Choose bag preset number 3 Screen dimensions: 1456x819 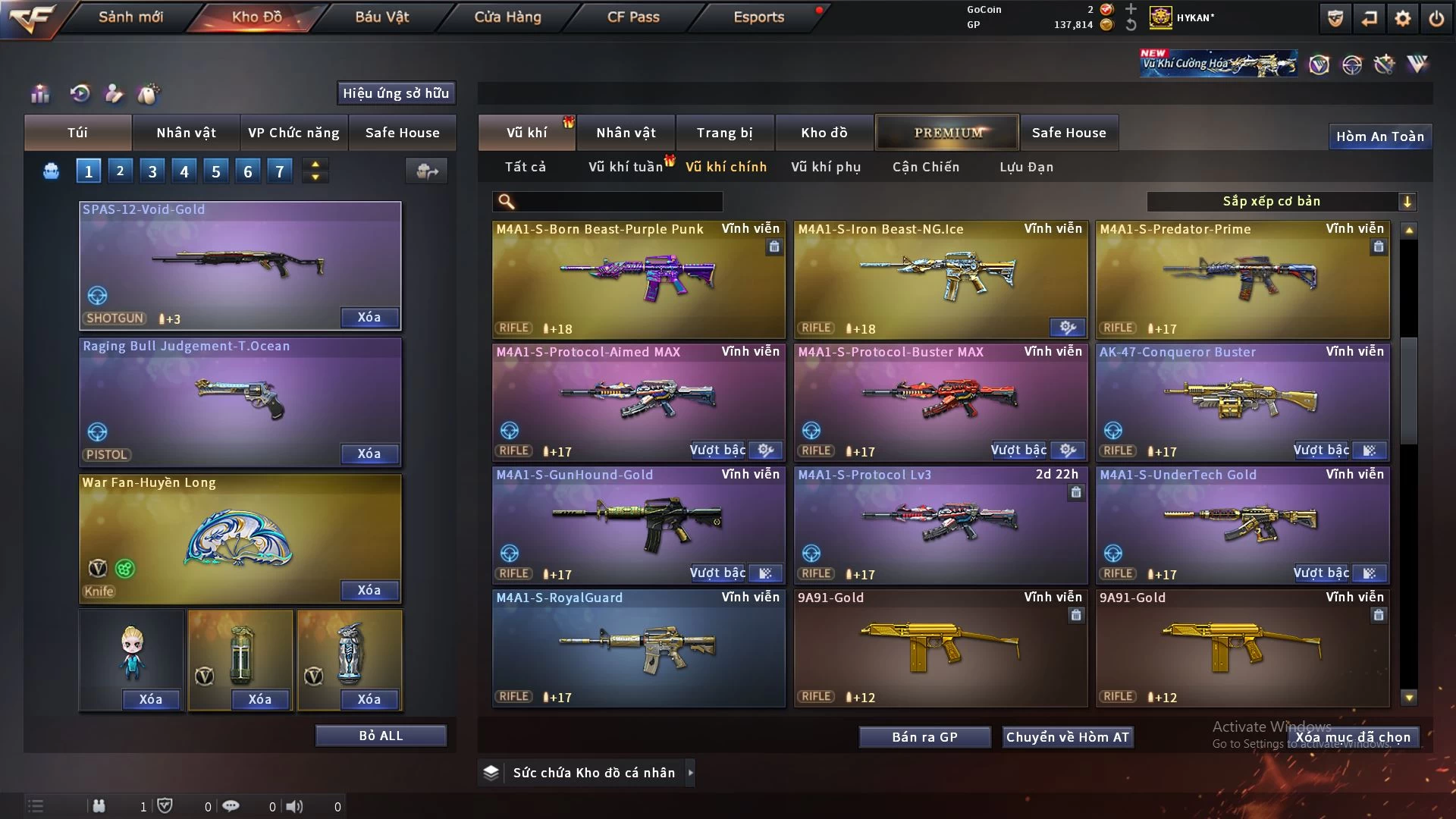click(x=152, y=171)
